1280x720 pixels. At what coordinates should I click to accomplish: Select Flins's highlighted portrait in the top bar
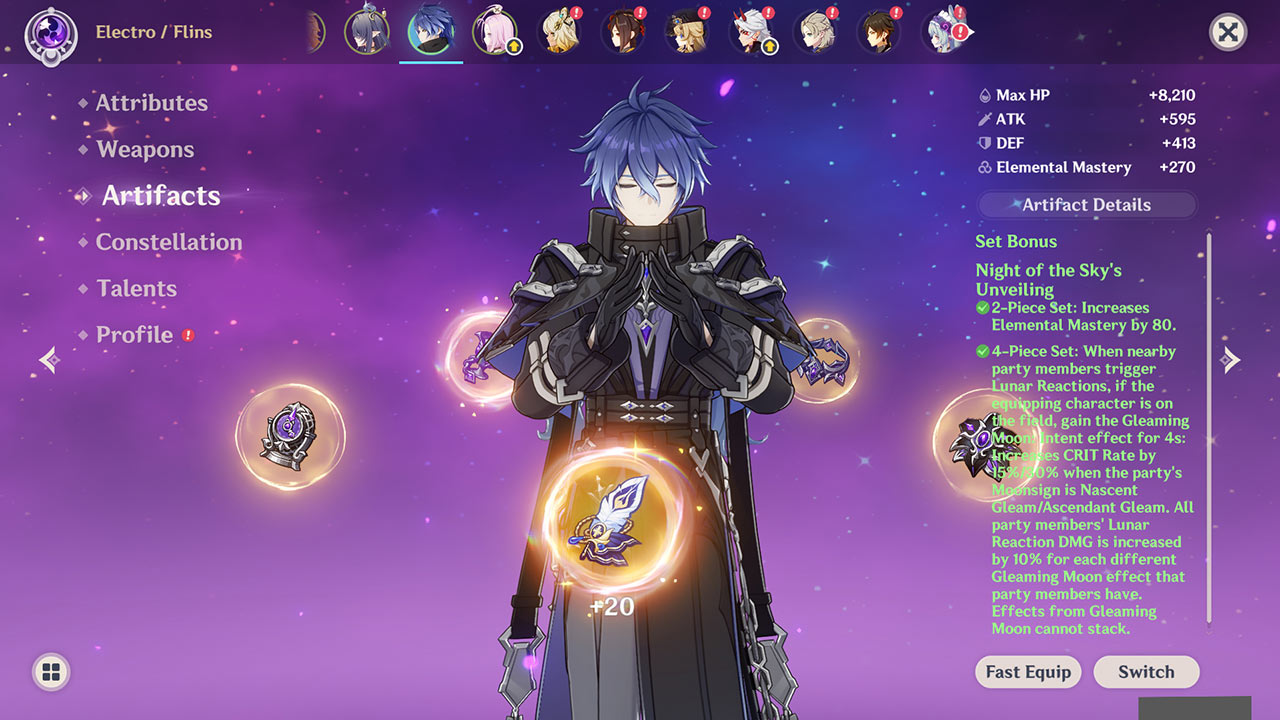430,31
